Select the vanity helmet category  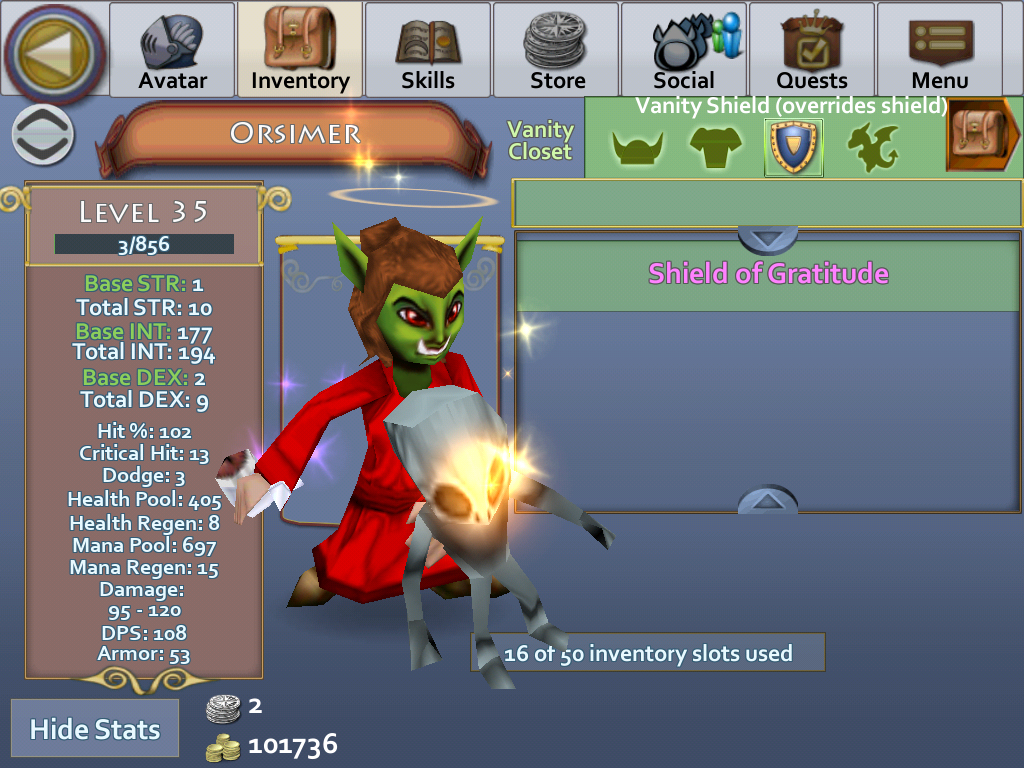(x=638, y=149)
